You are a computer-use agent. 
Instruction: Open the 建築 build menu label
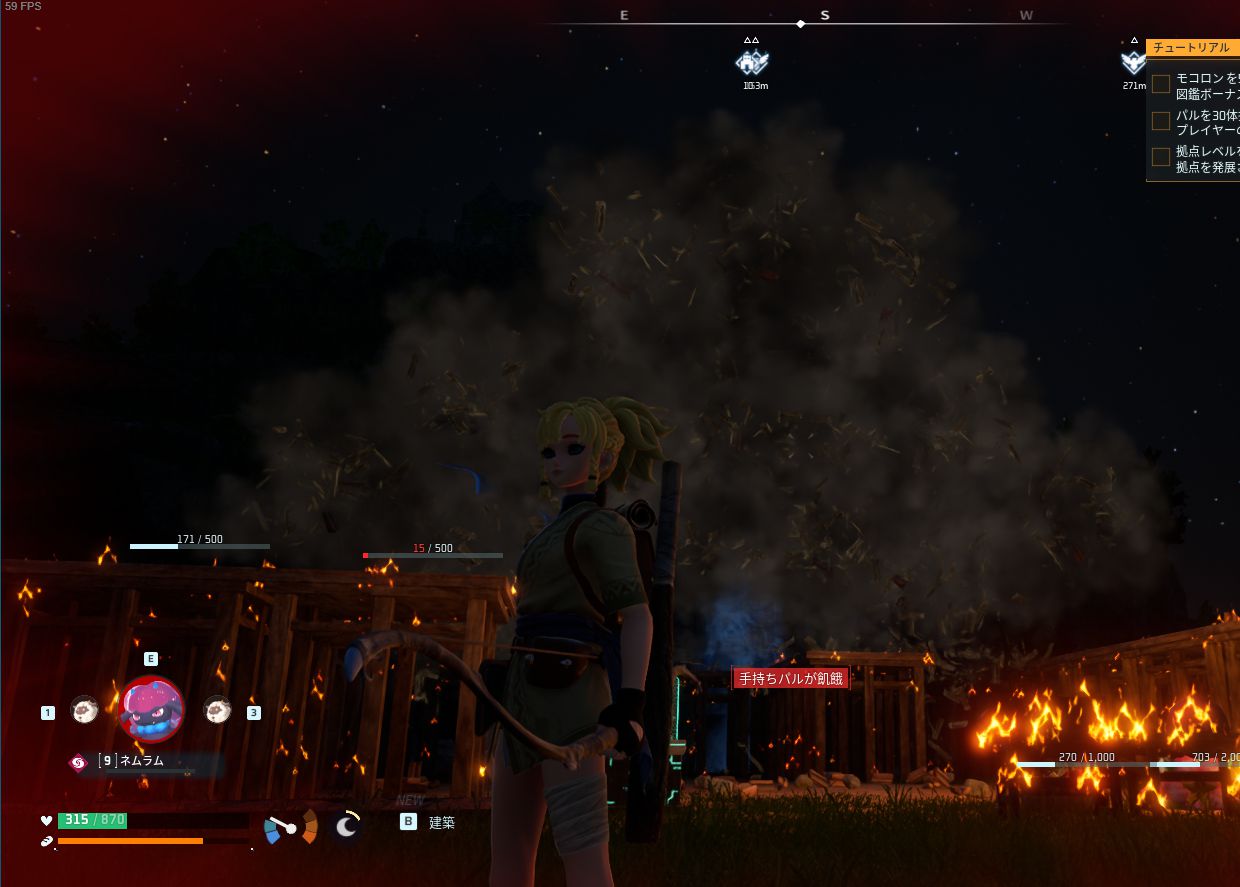442,822
